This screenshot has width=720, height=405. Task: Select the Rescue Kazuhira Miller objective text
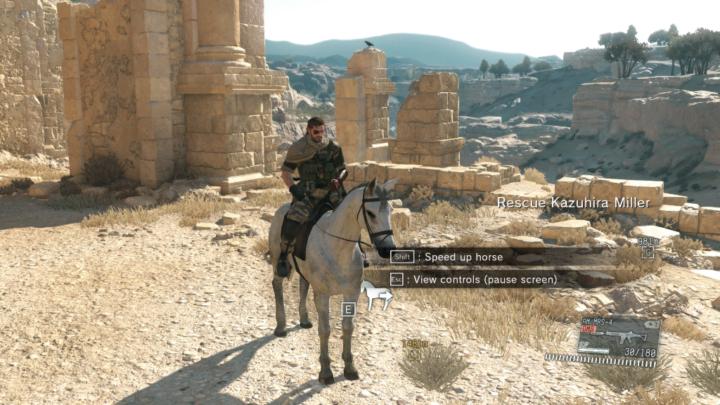(573, 203)
